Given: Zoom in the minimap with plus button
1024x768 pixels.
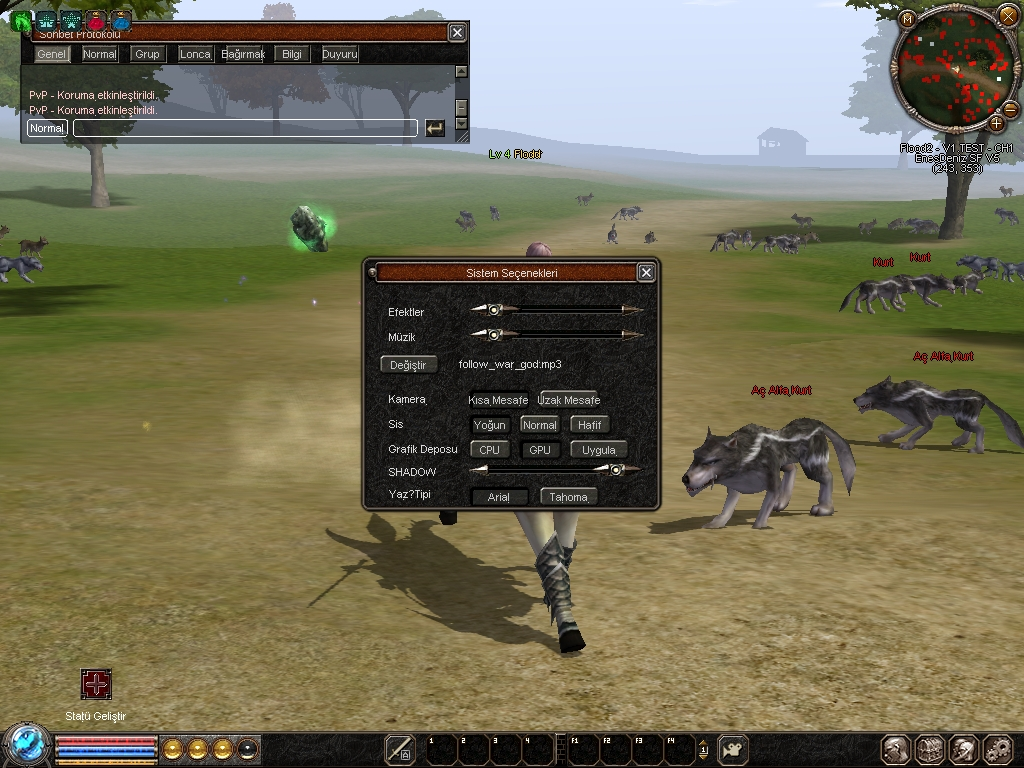Looking at the screenshot, I should (997, 123).
